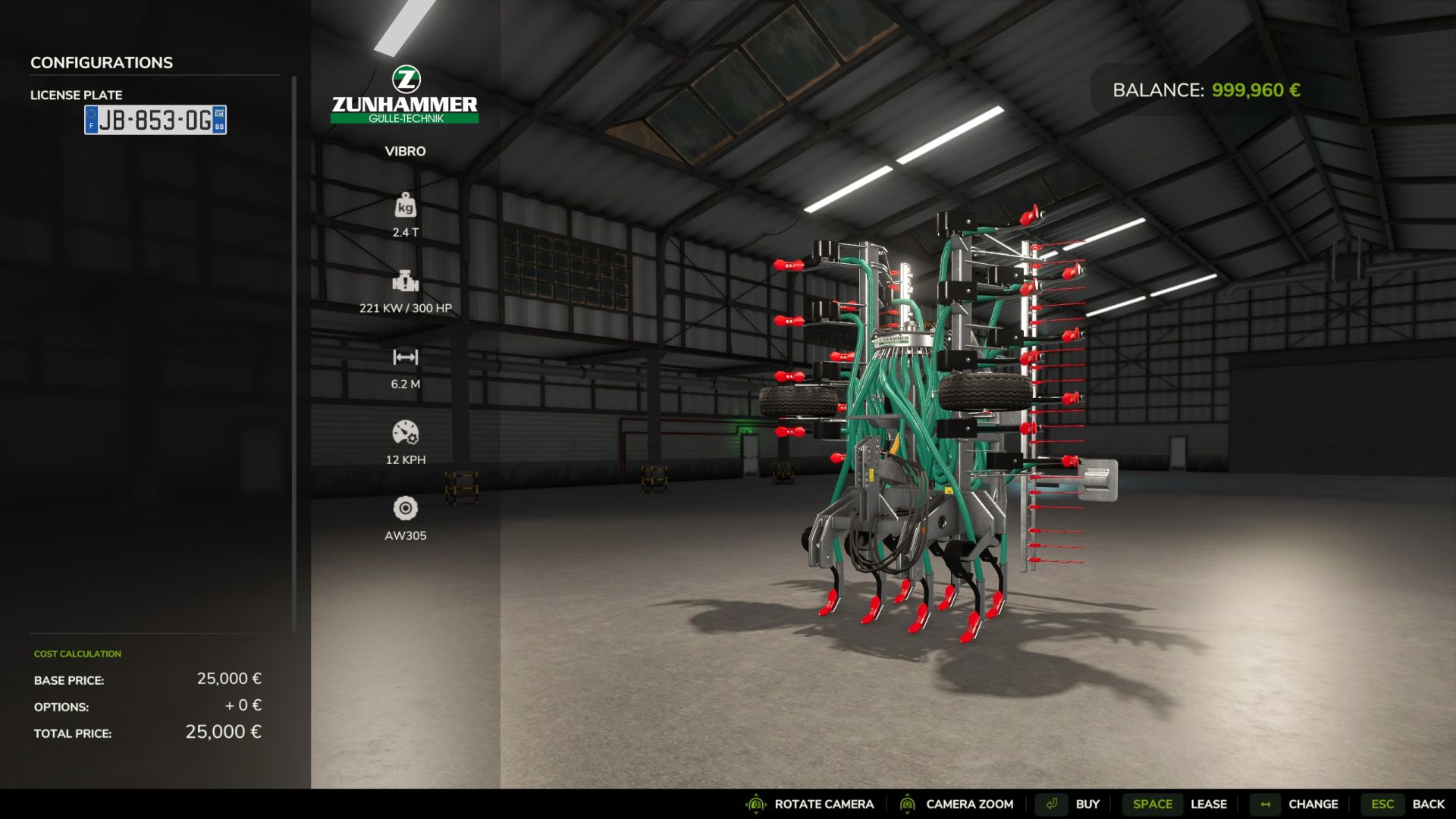Lease the Vibro implement

tap(1208, 804)
